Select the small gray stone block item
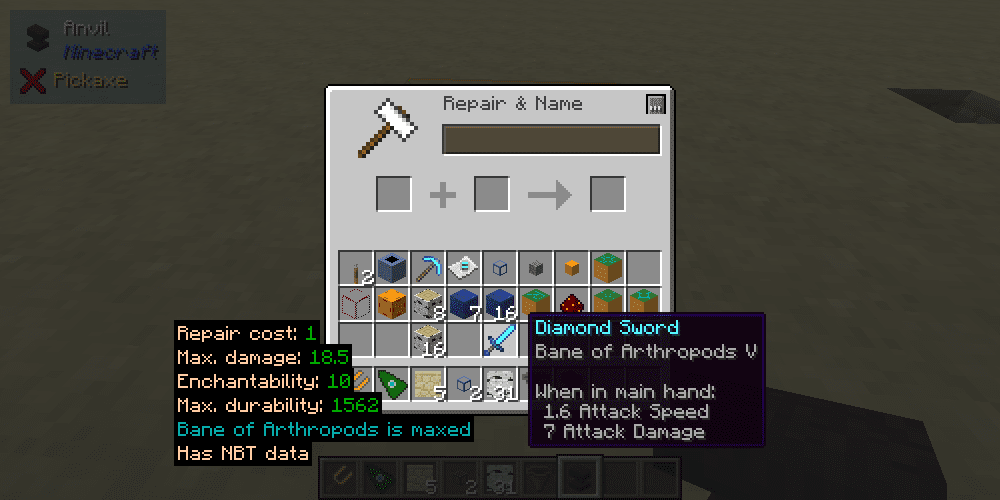This screenshot has width=1000, height=500. coord(535,268)
